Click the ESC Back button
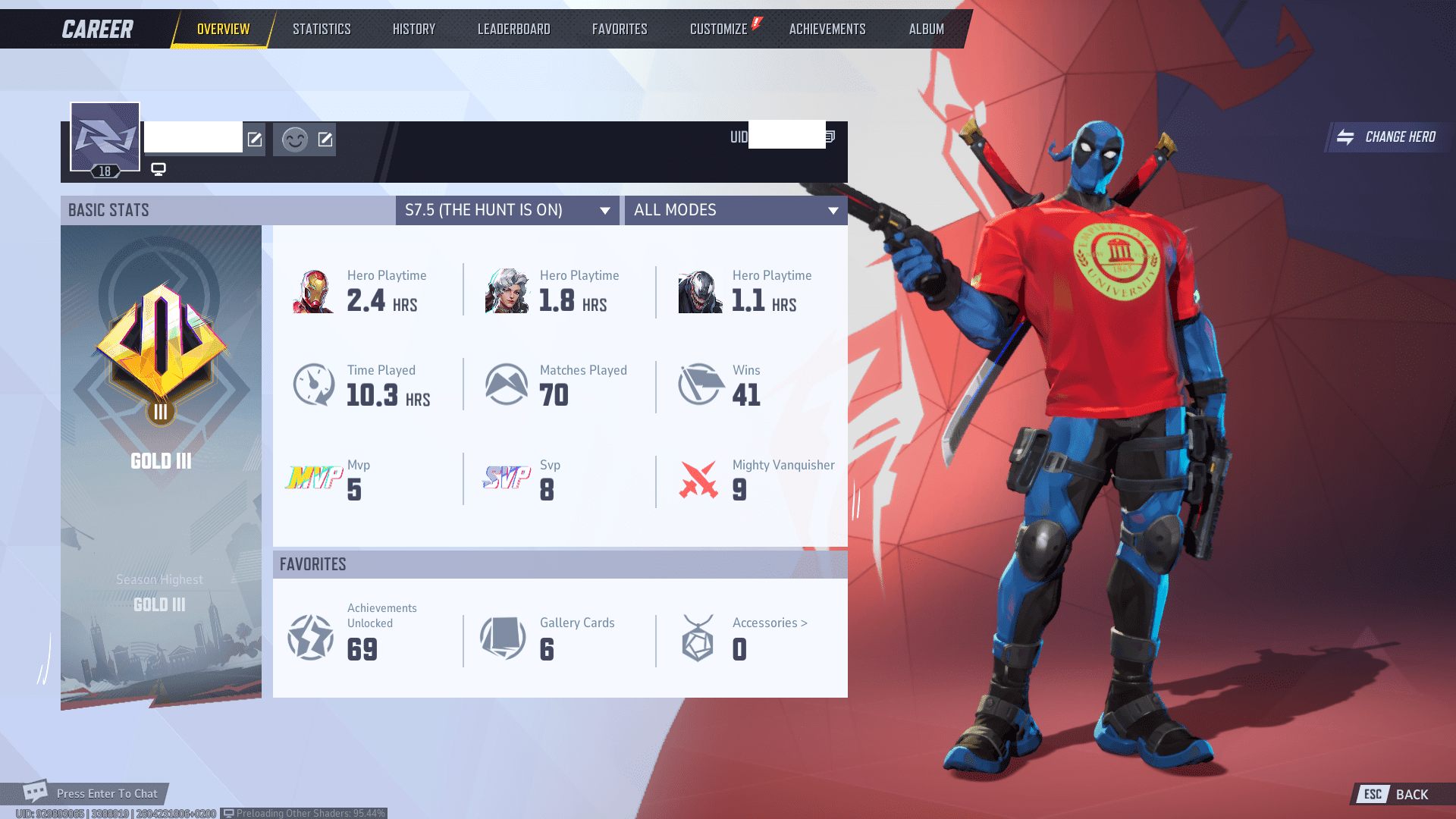This screenshot has height=819, width=1456. (x=1394, y=795)
